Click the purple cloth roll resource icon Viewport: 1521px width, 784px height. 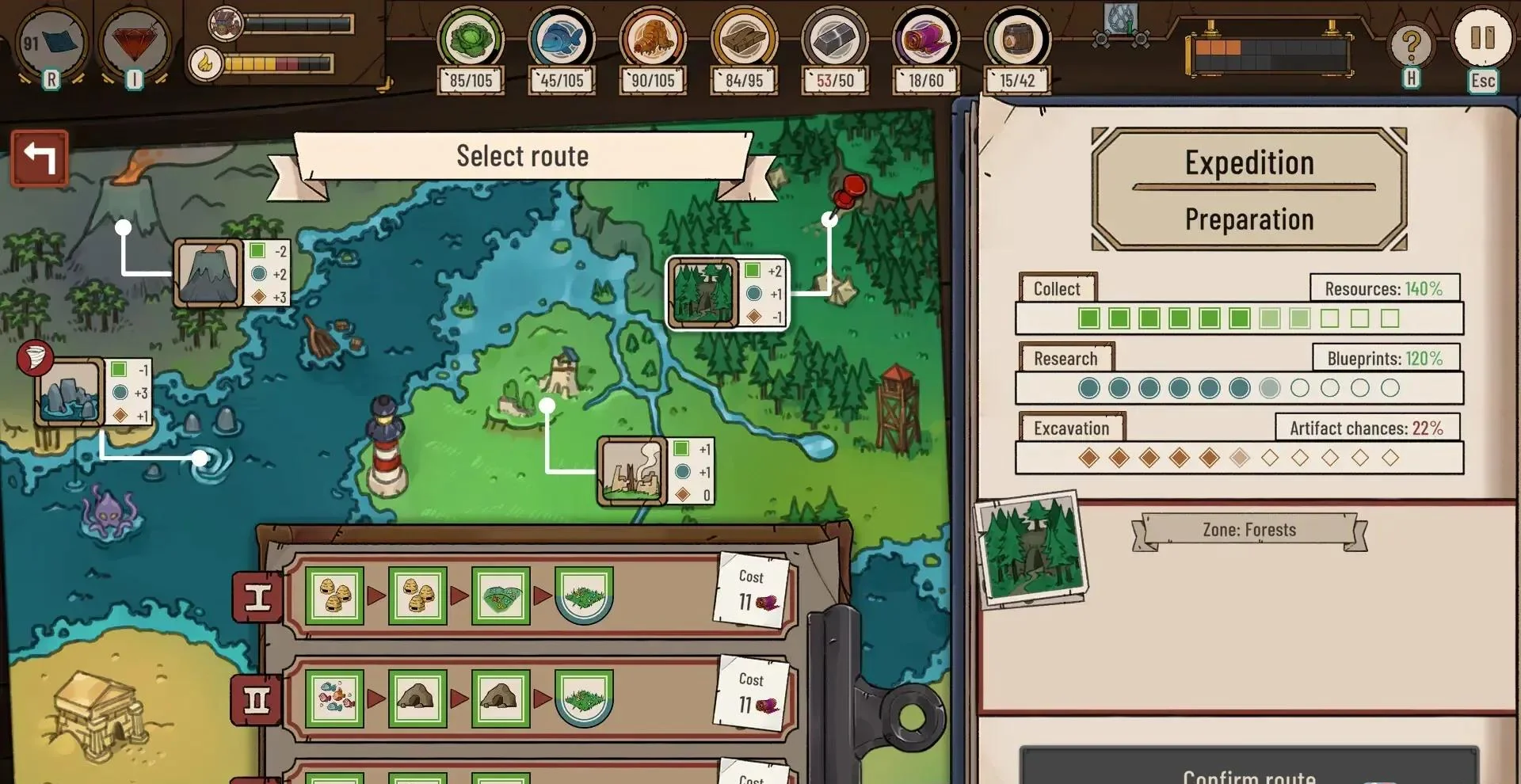tap(926, 38)
